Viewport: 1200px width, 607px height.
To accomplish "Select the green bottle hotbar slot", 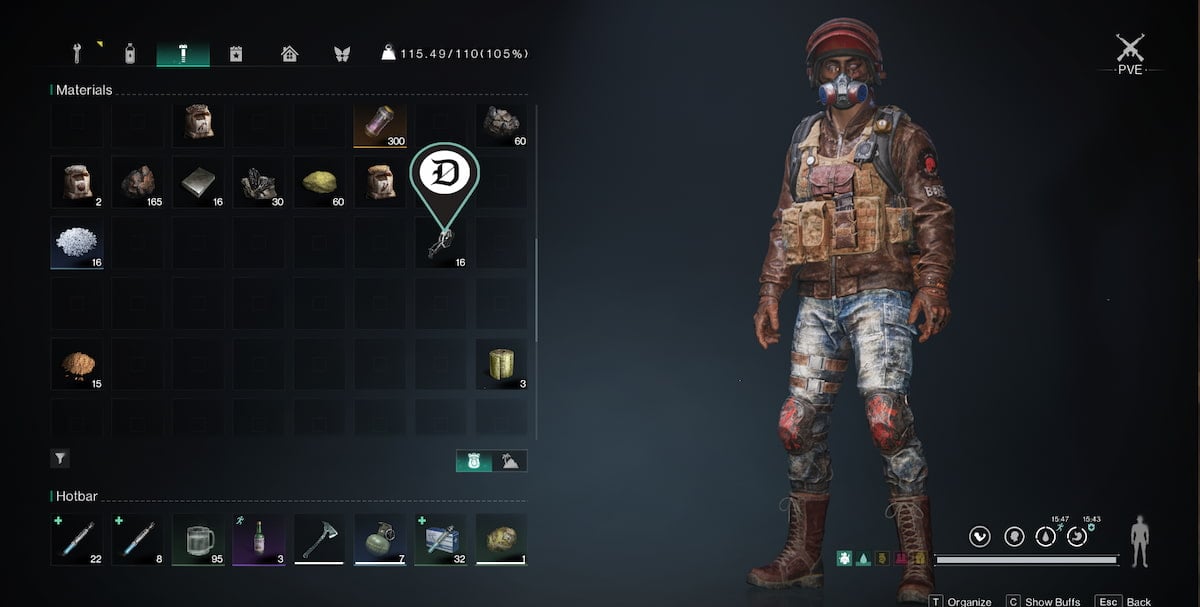I will (259, 540).
